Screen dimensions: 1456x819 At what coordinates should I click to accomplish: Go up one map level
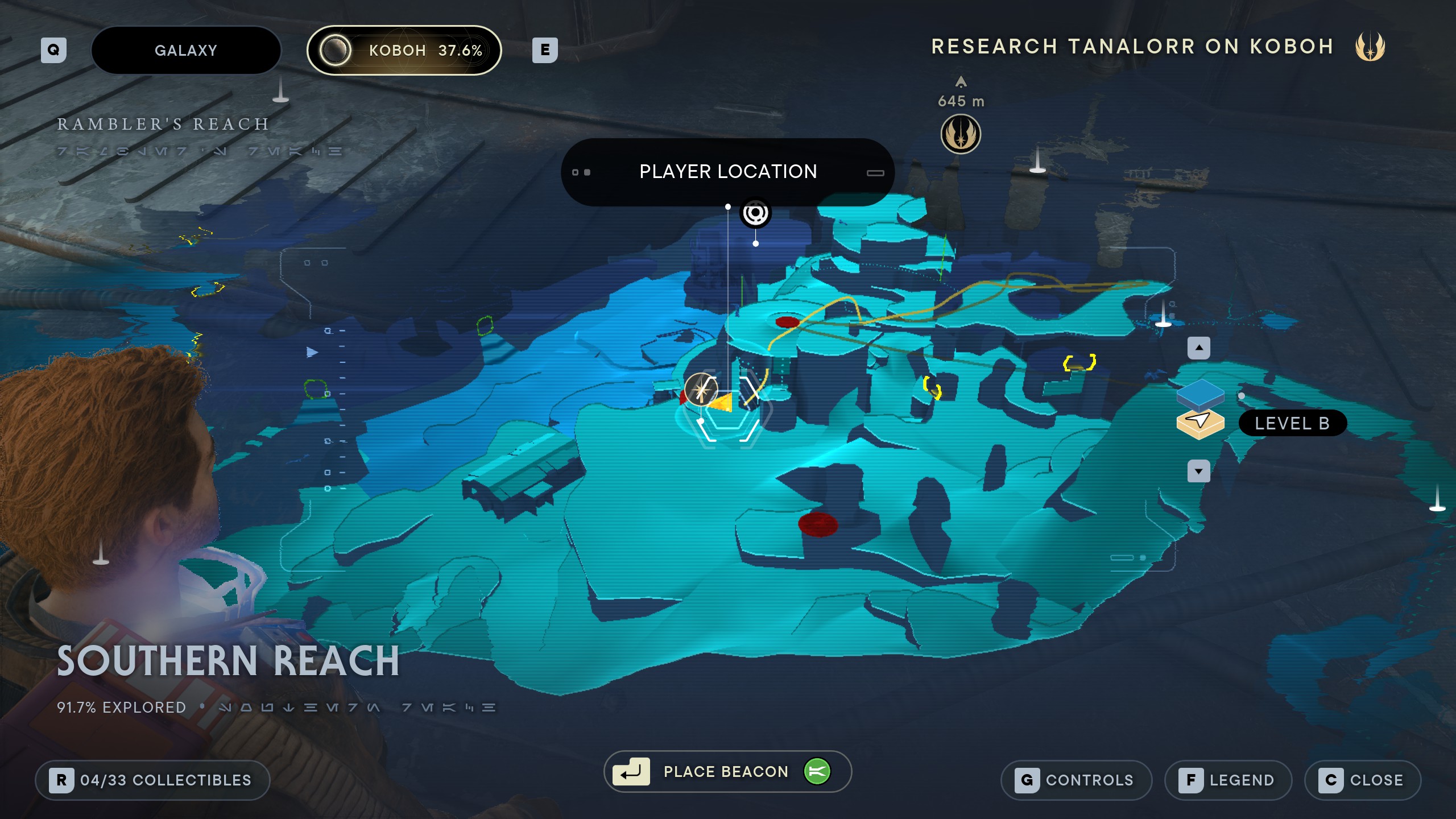[x=1199, y=348]
